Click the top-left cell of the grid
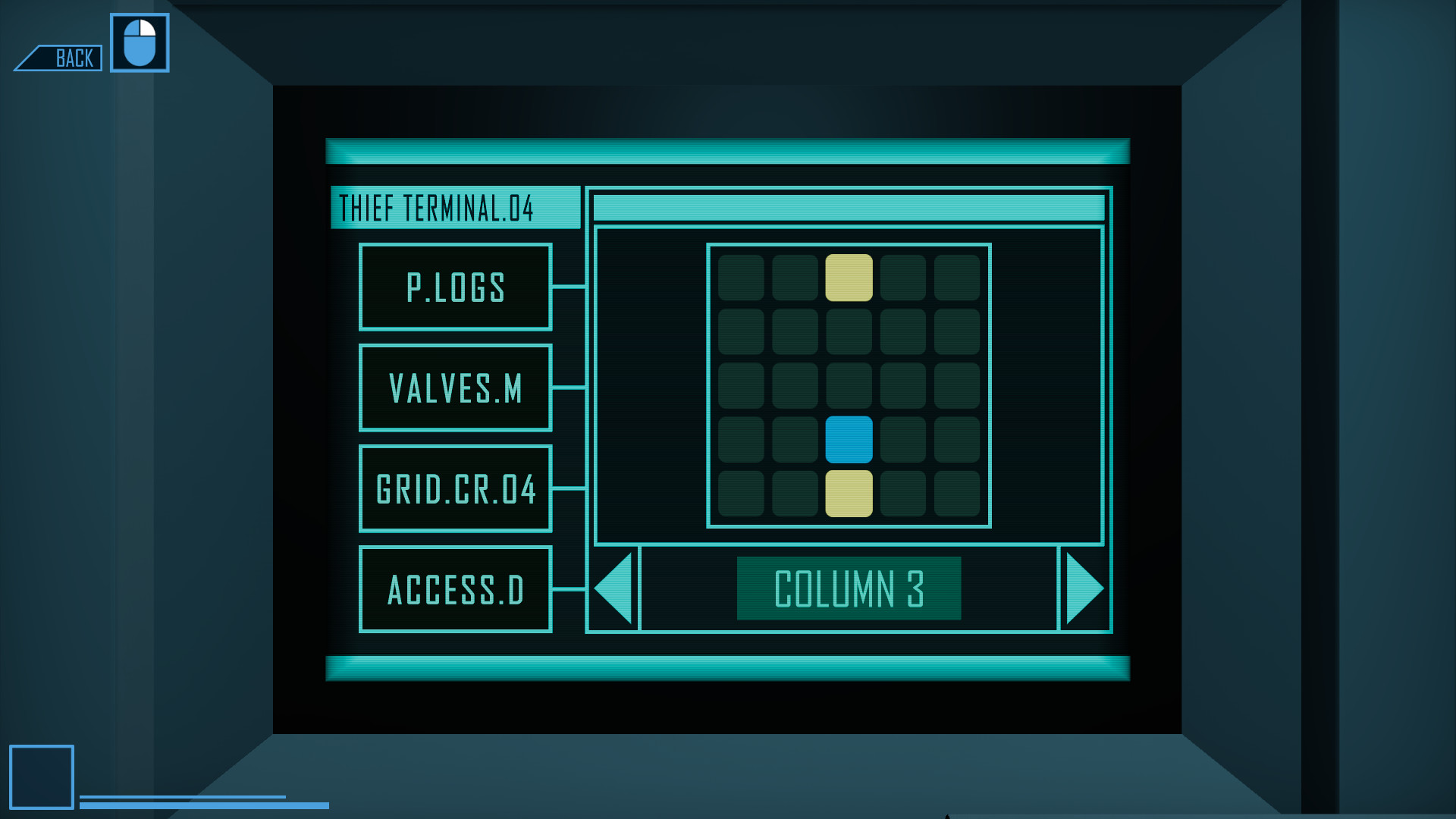1456x819 pixels. point(740,277)
